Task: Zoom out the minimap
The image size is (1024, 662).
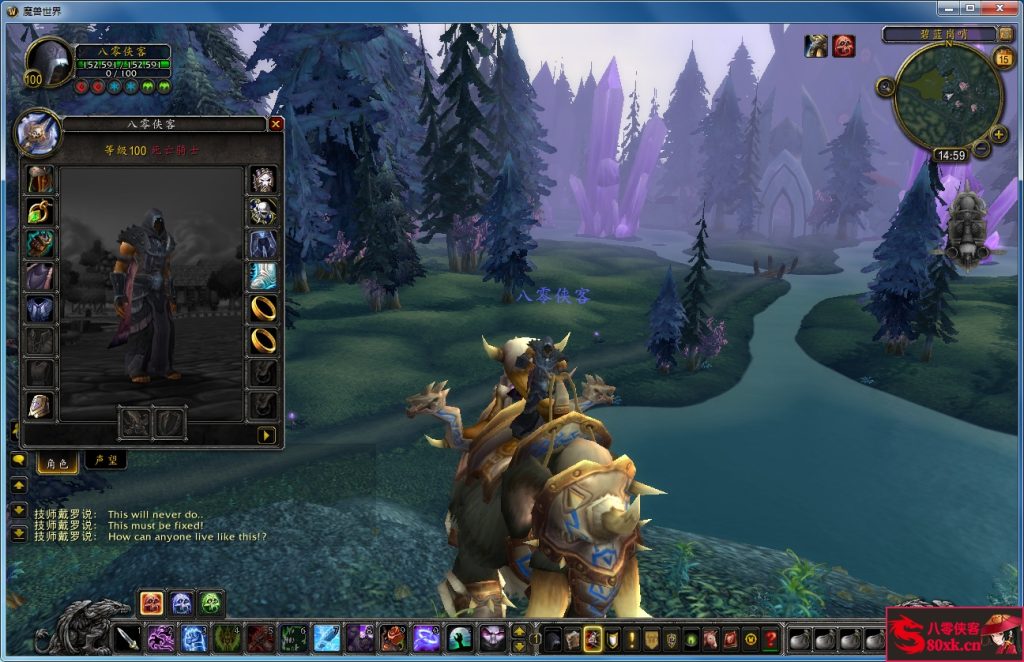Action: pos(981,150)
